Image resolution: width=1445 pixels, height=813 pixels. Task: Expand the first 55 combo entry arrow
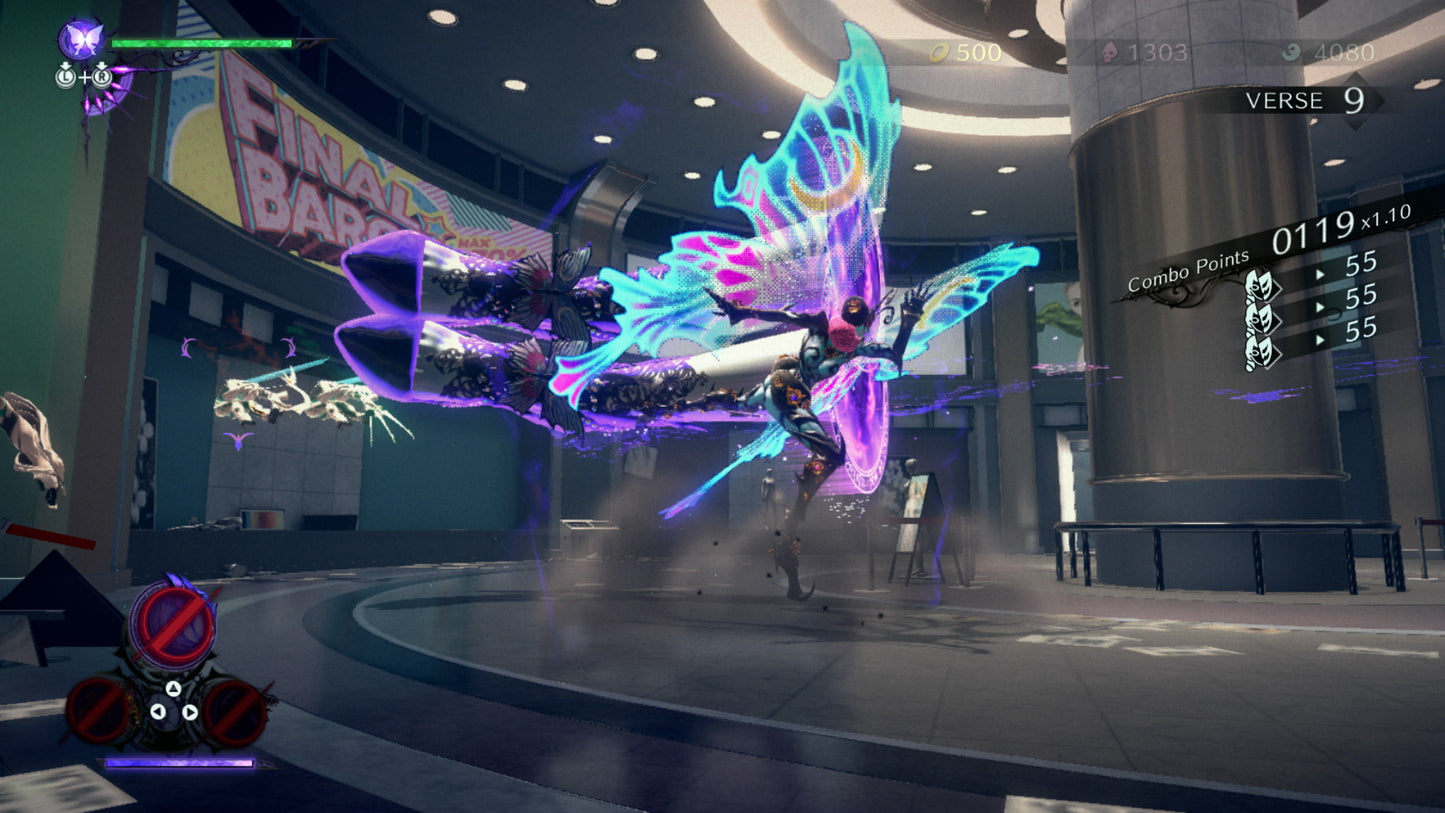point(1320,273)
